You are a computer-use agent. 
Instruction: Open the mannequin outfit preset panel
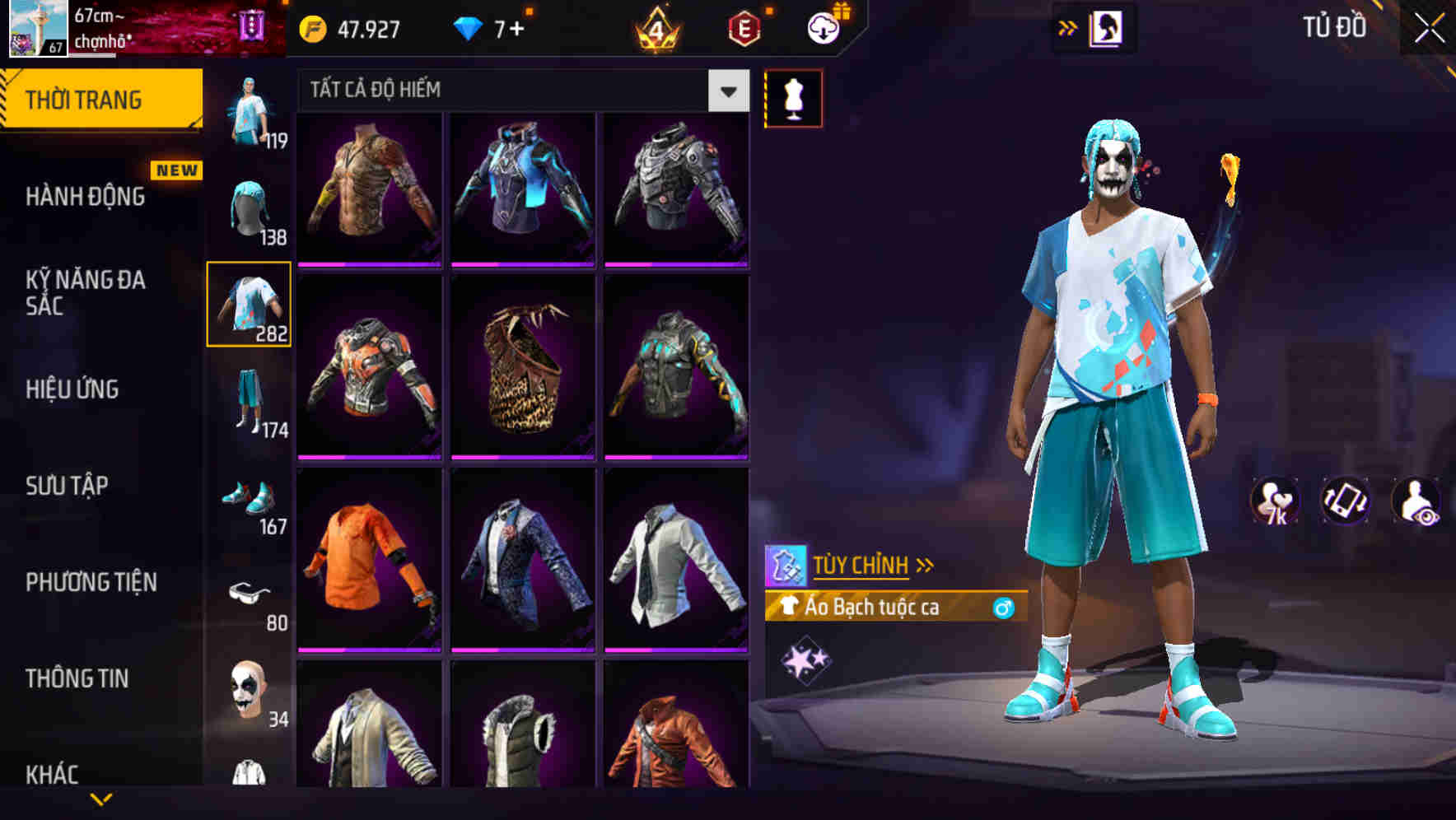click(793, 97)
